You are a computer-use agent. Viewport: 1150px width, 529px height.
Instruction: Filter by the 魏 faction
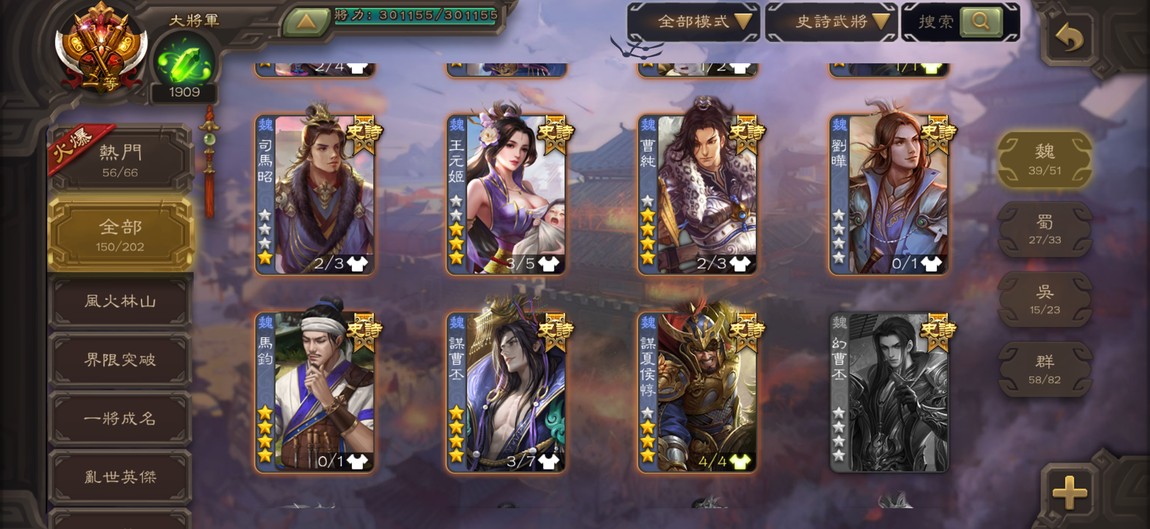pos(1045,158)
